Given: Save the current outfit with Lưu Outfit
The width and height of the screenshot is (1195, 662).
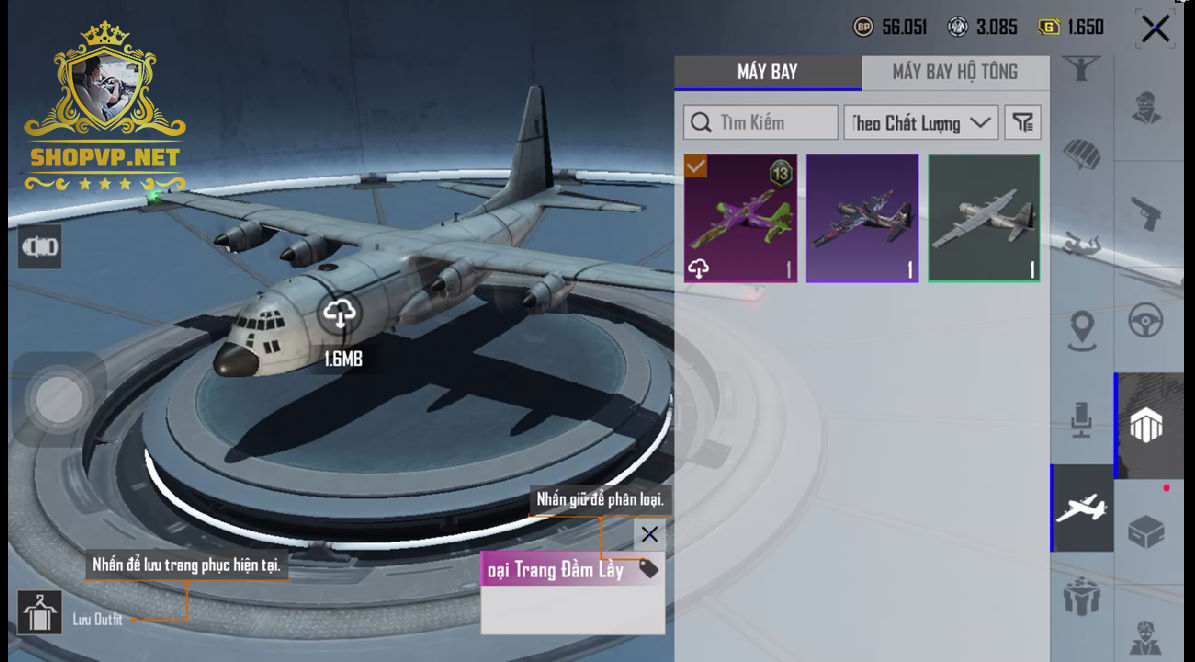Looking at the screenshot, I should [40, 612].
